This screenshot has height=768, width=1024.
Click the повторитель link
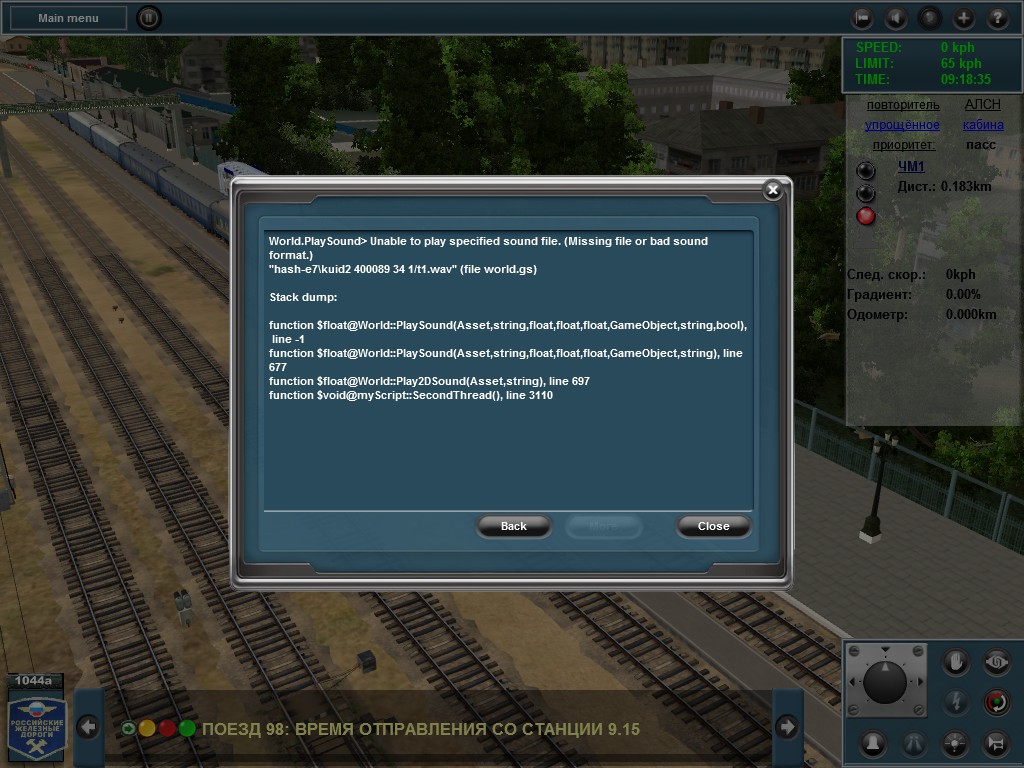coord(903,105)
